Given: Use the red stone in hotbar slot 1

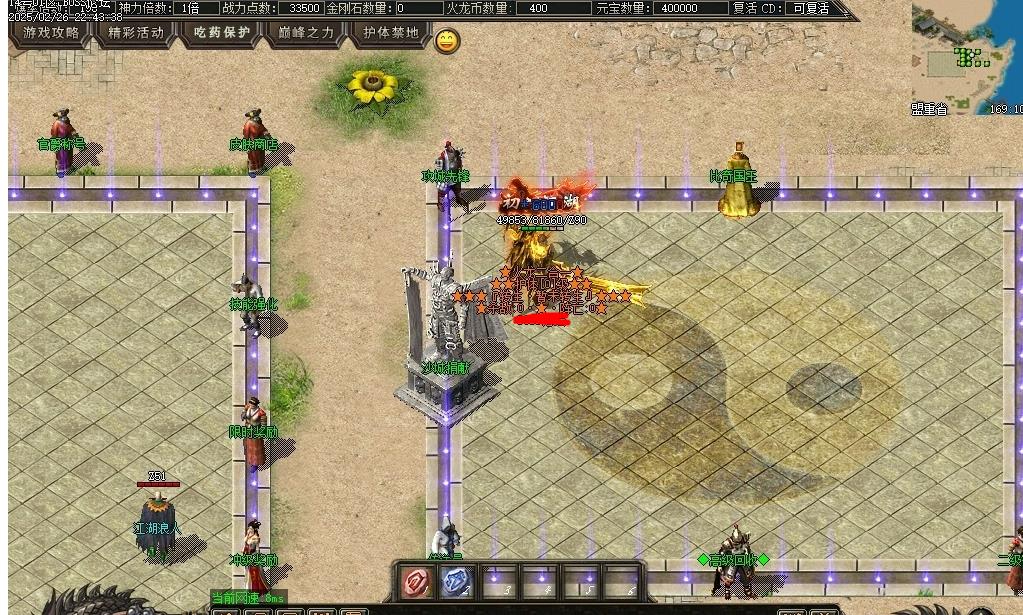Looking at the screenshot, I should tap(417, 581).
